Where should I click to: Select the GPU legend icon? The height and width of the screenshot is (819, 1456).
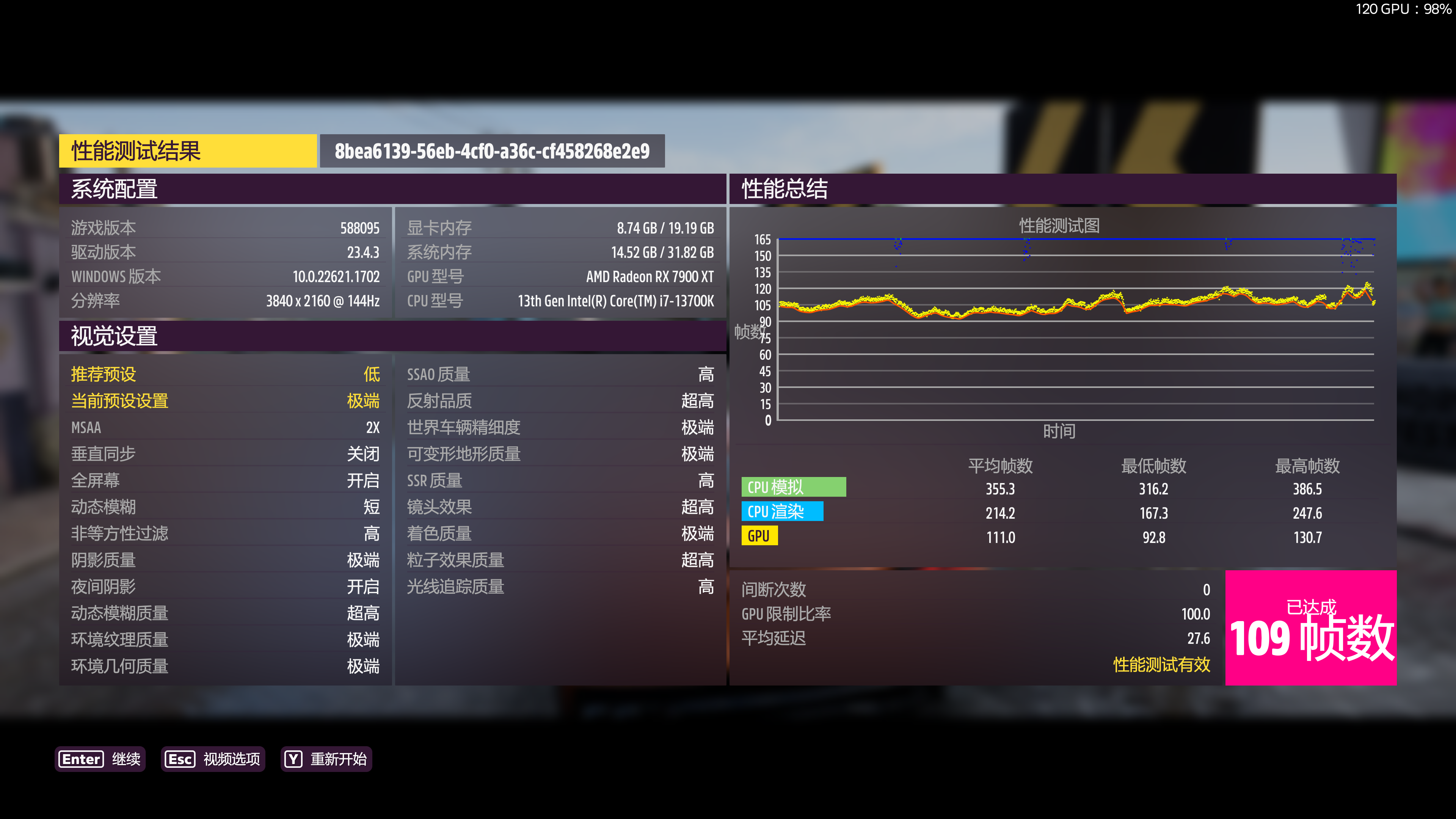pos(759,536)
